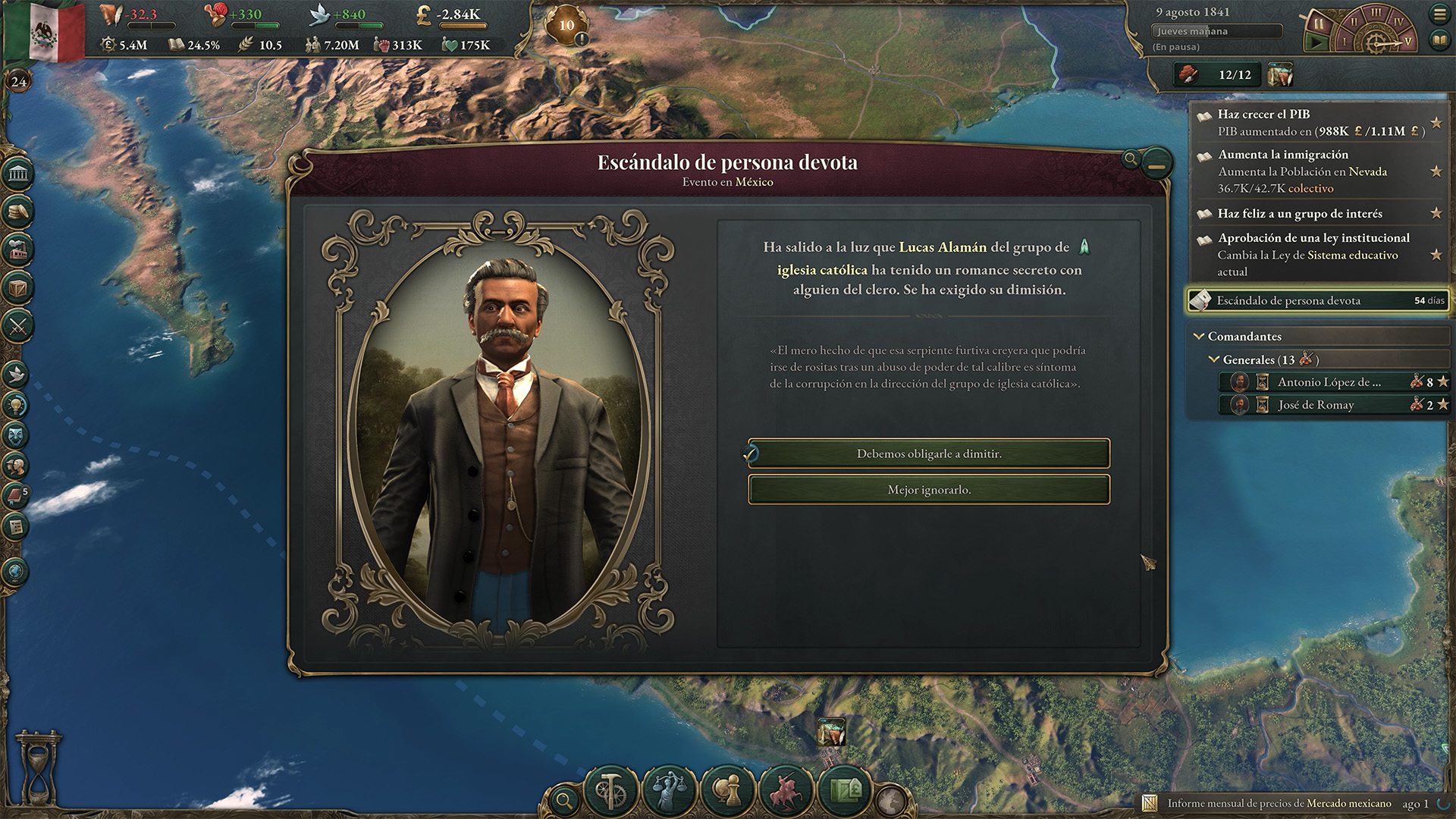This screenshot has height=819, width=1456.
Task: Select general José de Romay
Action: click(x=1316, y=405)
